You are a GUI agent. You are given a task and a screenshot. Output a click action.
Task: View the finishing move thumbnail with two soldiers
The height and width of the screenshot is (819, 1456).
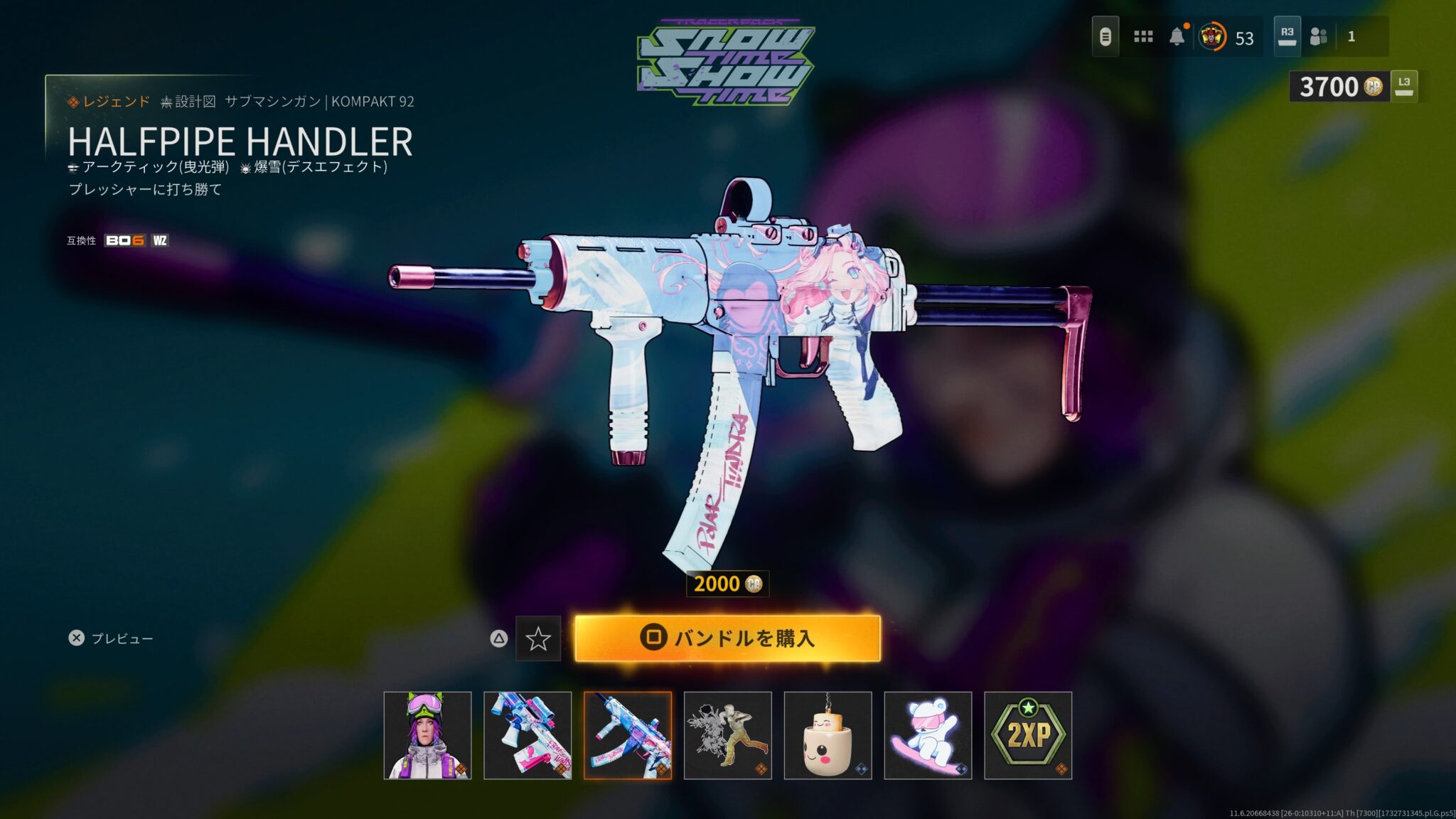pos(728,735)
